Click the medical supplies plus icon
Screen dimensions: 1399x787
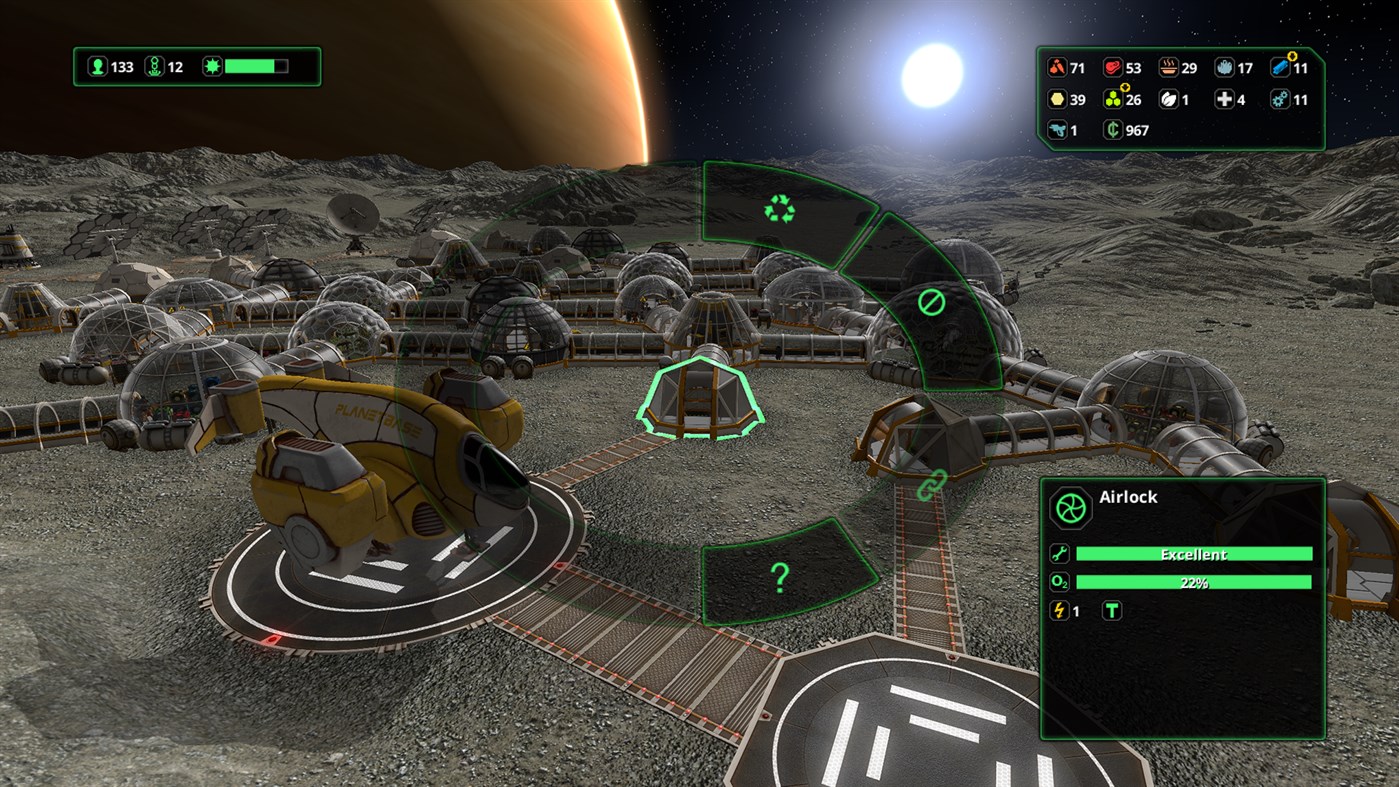click(1226, 100)
